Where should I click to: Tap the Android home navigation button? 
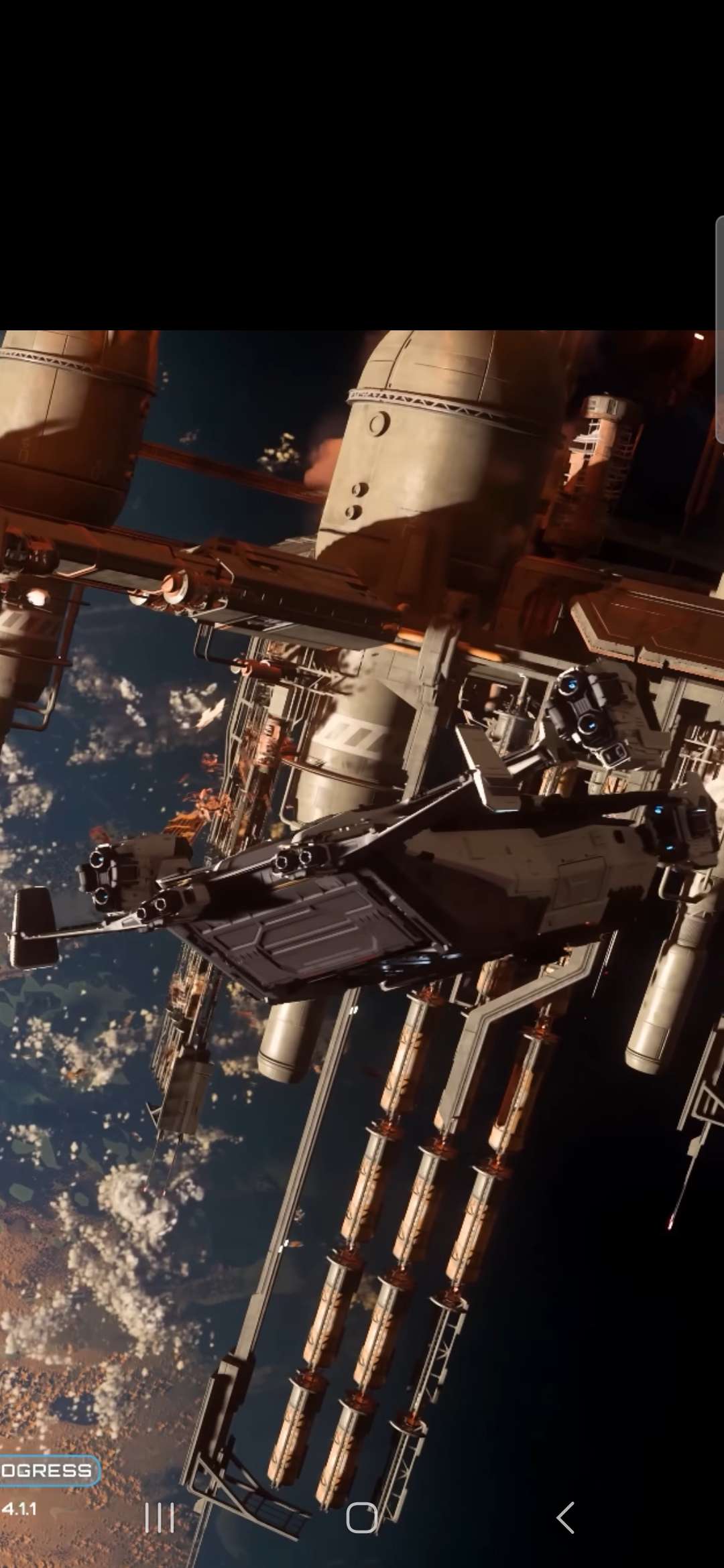[361, 1518]
